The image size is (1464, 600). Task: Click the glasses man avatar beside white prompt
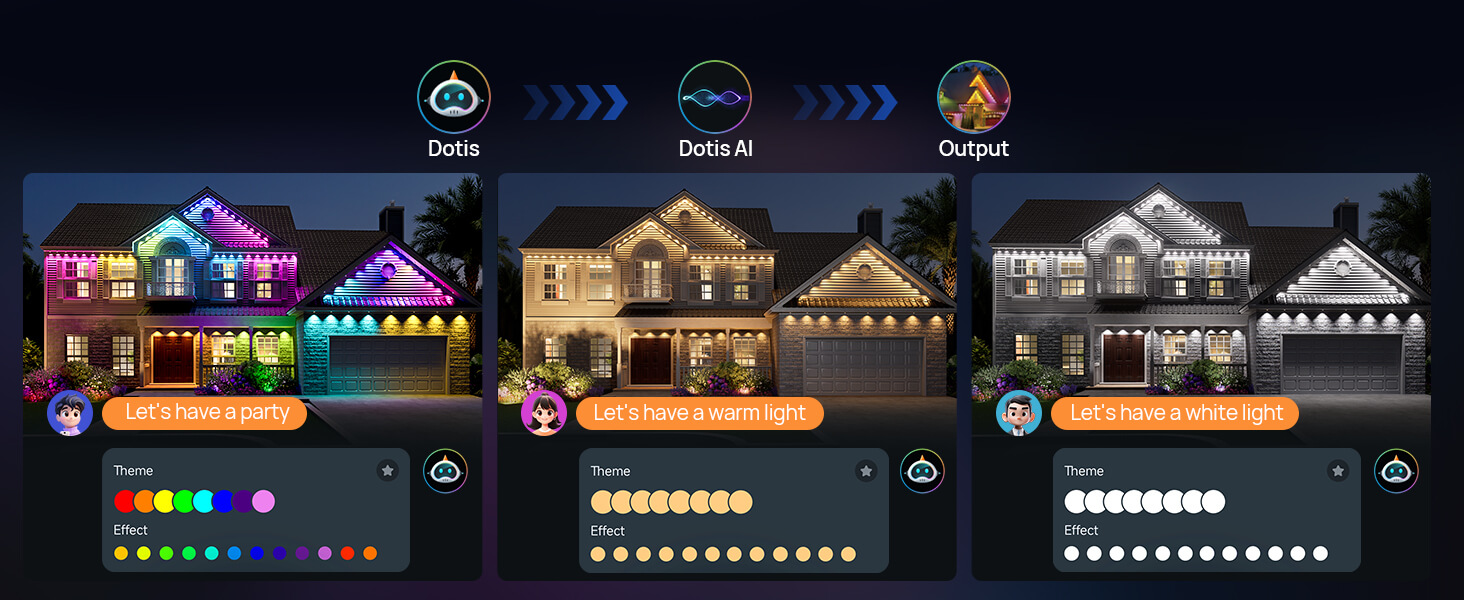[1019, 413]
